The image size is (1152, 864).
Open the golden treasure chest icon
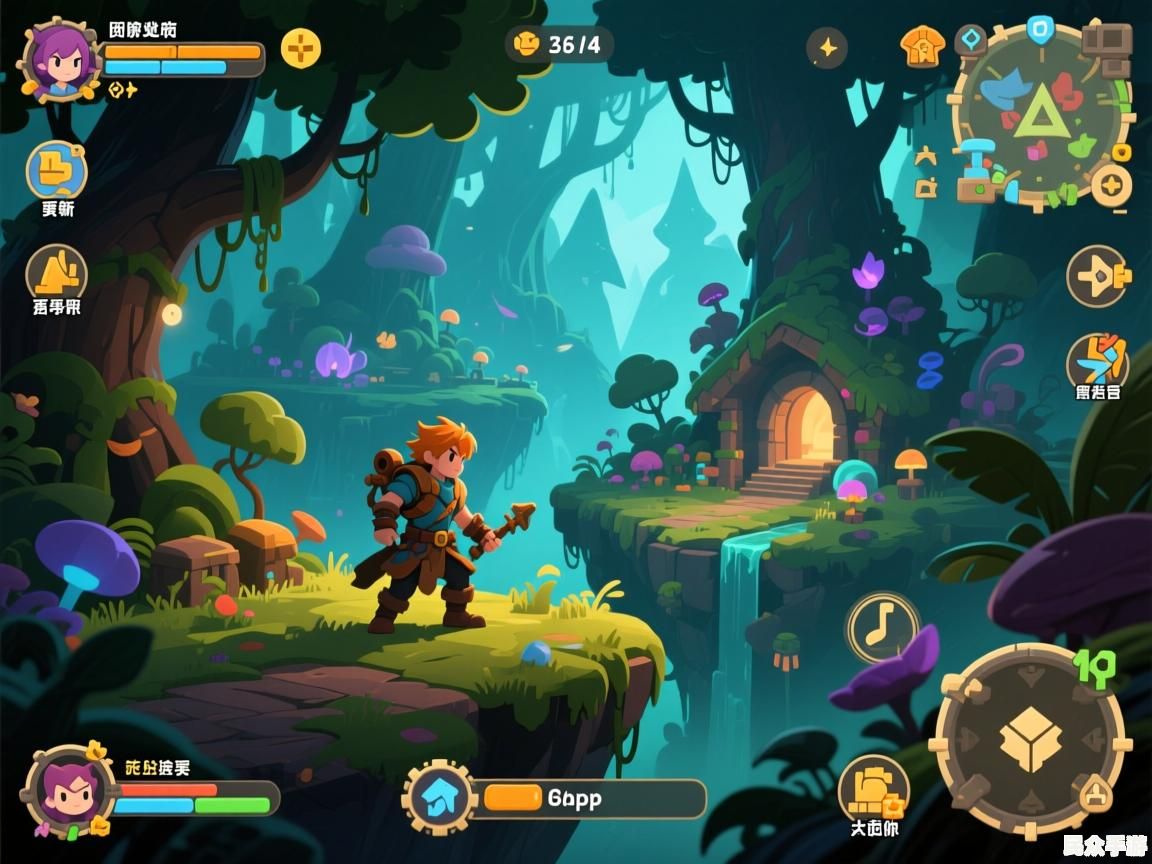pyautogui.click(x=873, y=790)
